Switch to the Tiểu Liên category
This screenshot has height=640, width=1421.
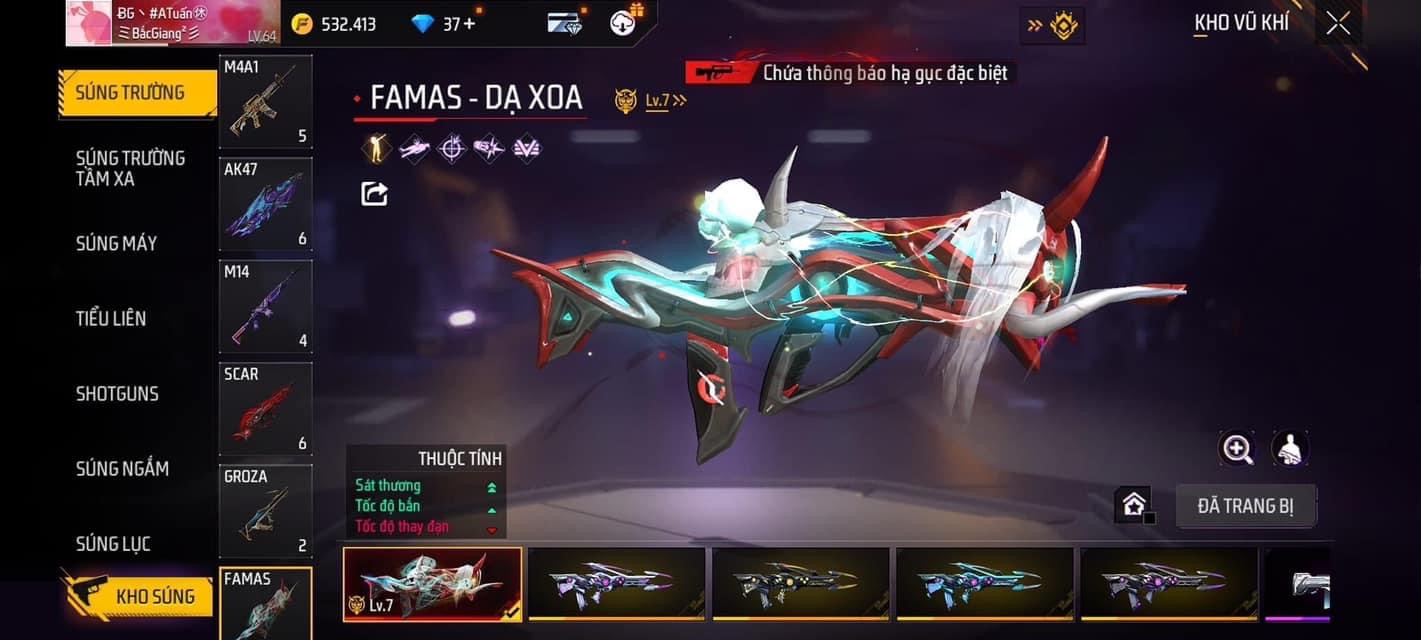coord(111,318)
